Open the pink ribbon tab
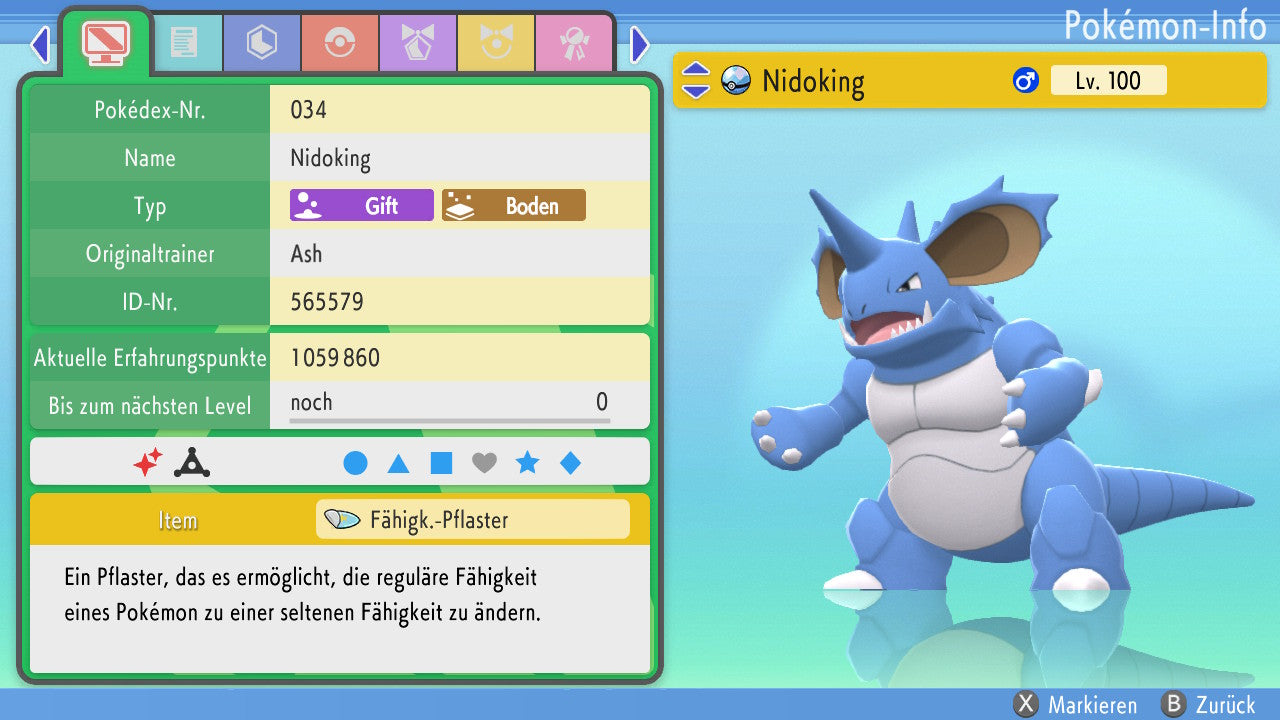Viewport: 1280px width, 720px height. [x=573, y=43]
